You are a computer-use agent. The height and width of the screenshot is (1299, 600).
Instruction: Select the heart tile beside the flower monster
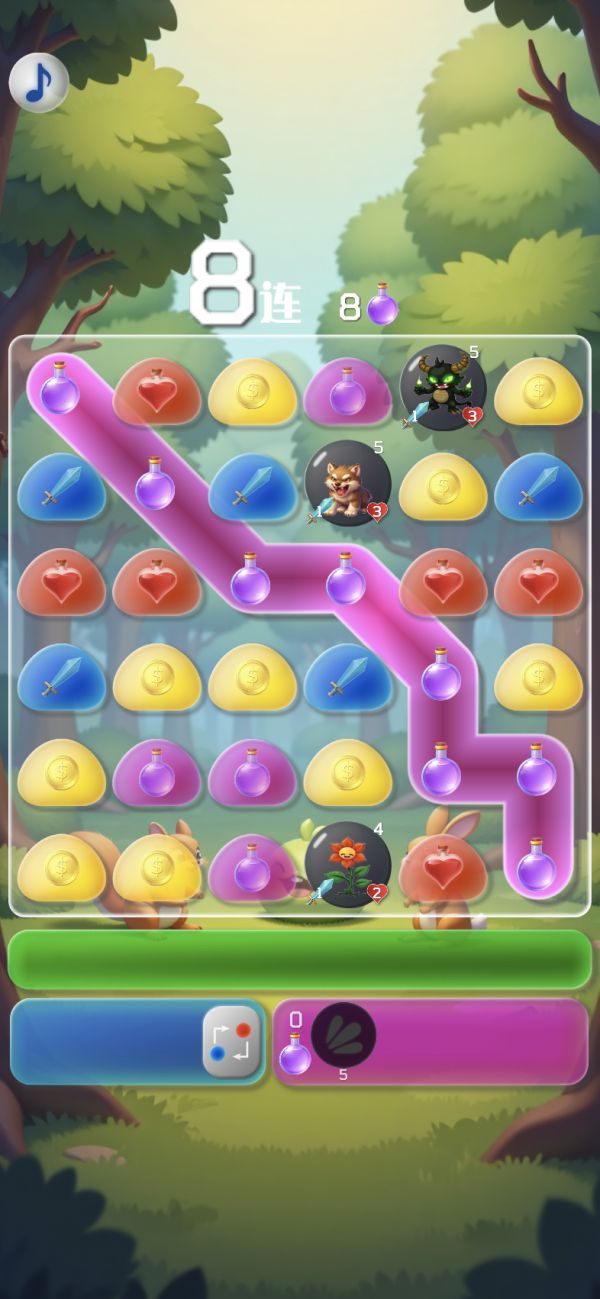(443, 867)
